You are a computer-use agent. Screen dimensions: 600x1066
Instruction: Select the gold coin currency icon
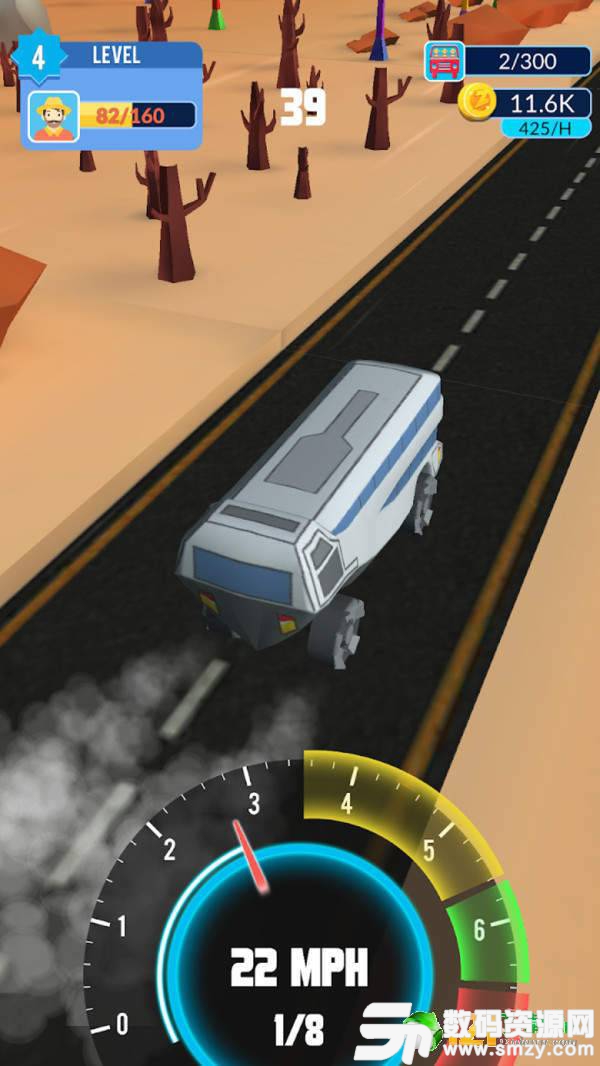tap(478, 102)
